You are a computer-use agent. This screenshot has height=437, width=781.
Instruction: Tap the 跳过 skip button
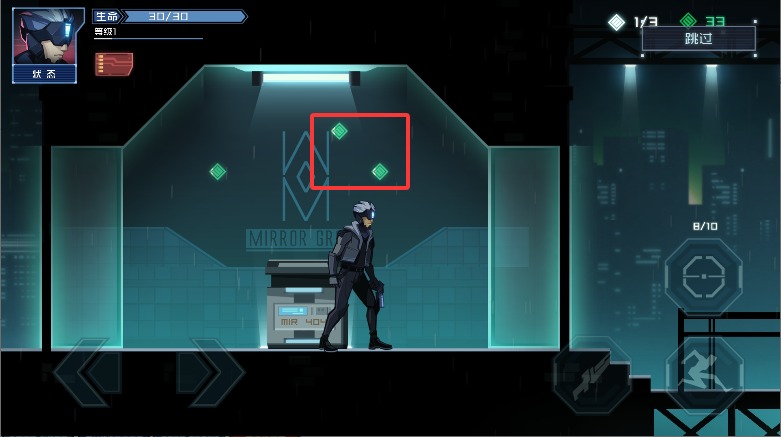pyautogui.click(x=698, y=39)
